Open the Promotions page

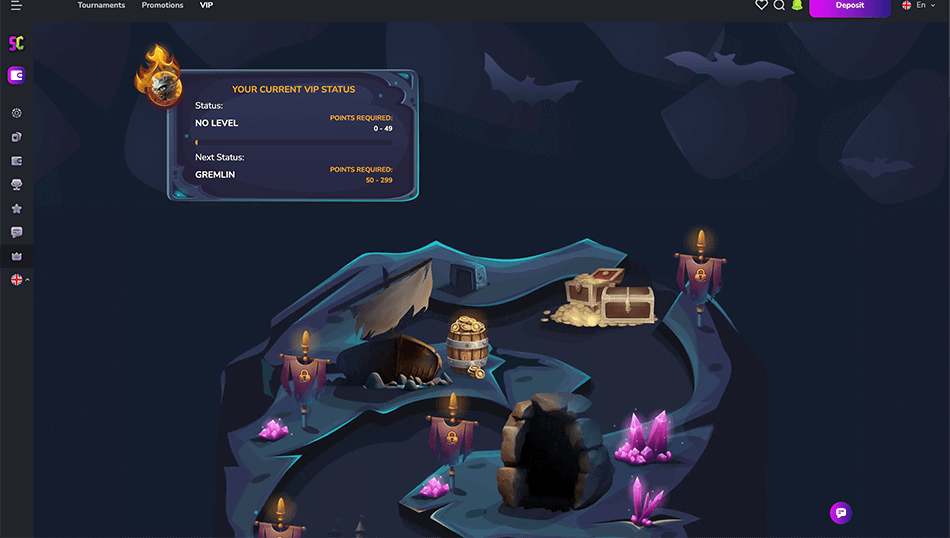(x=162, y=6)
